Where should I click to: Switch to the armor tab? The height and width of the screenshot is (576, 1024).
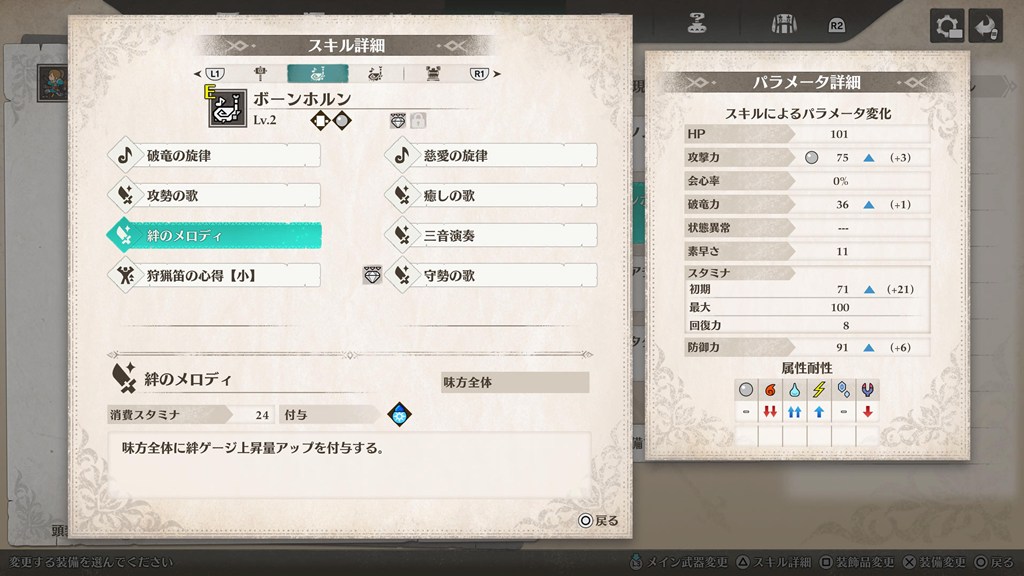pyautogui.click(x=433, y=73)
